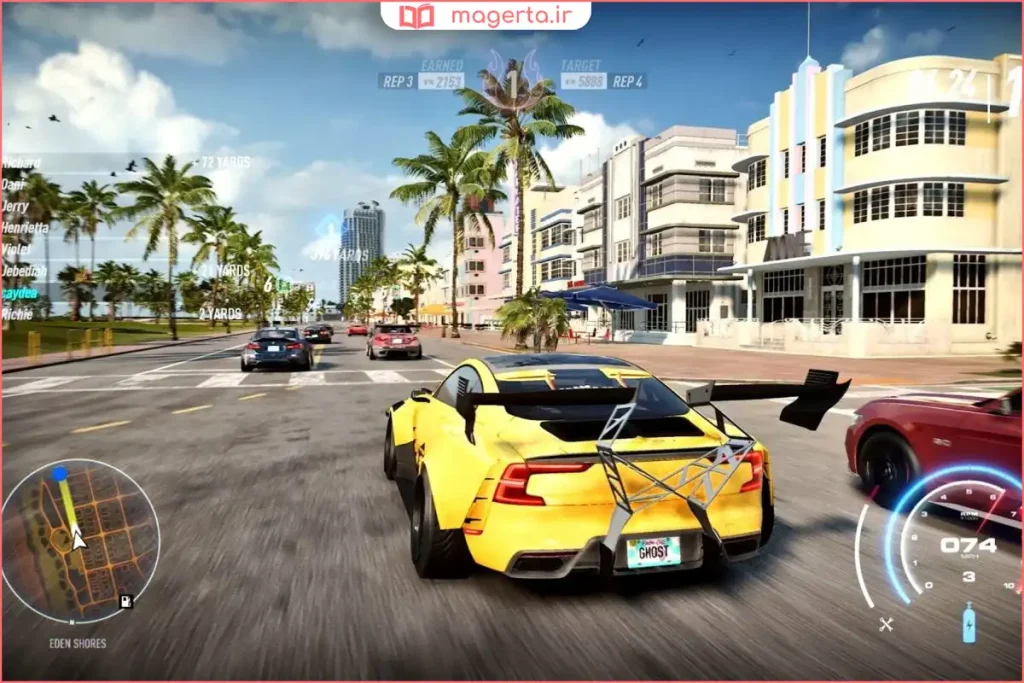The width and height of the screenshot is (1024, 683).
Task: Select Richard in the race standings
Action: point(22,163)
